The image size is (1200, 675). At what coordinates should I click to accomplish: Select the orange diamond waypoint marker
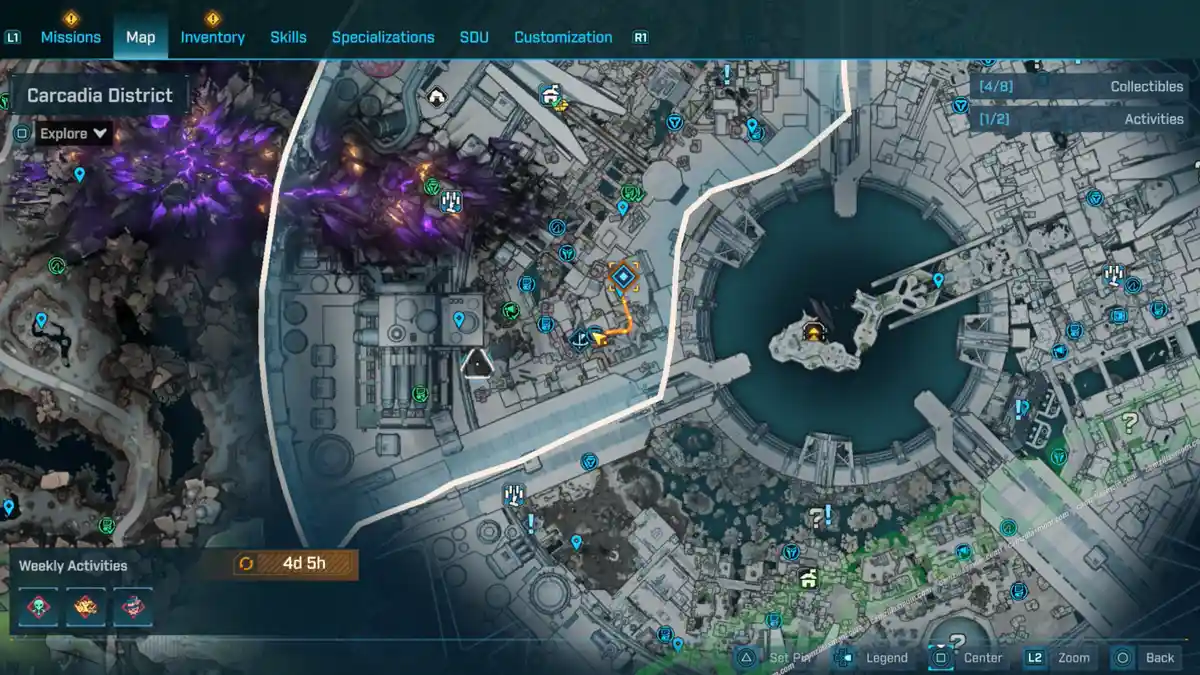tap(624, 276)
